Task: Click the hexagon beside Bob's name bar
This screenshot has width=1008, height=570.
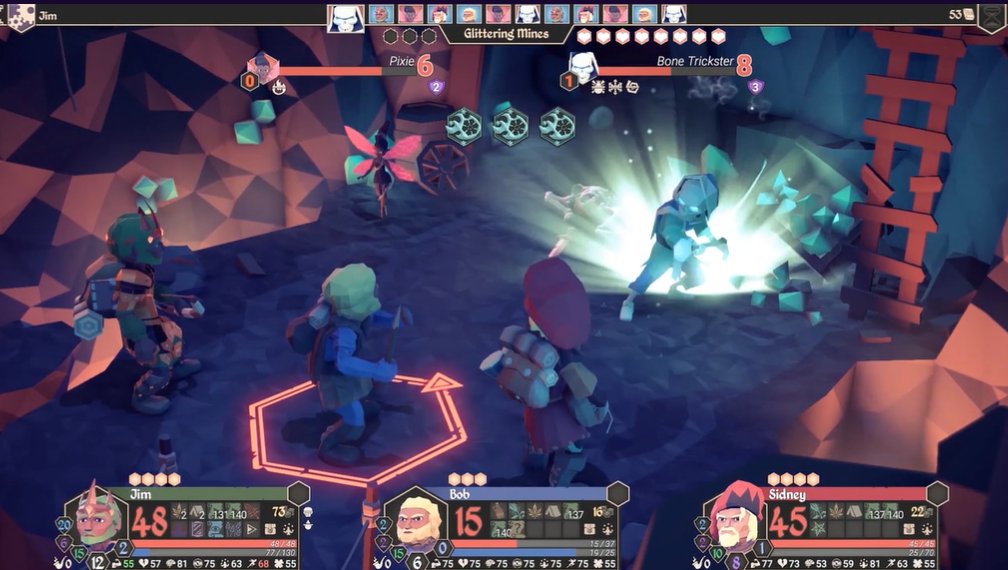Action: click(618, 493)
